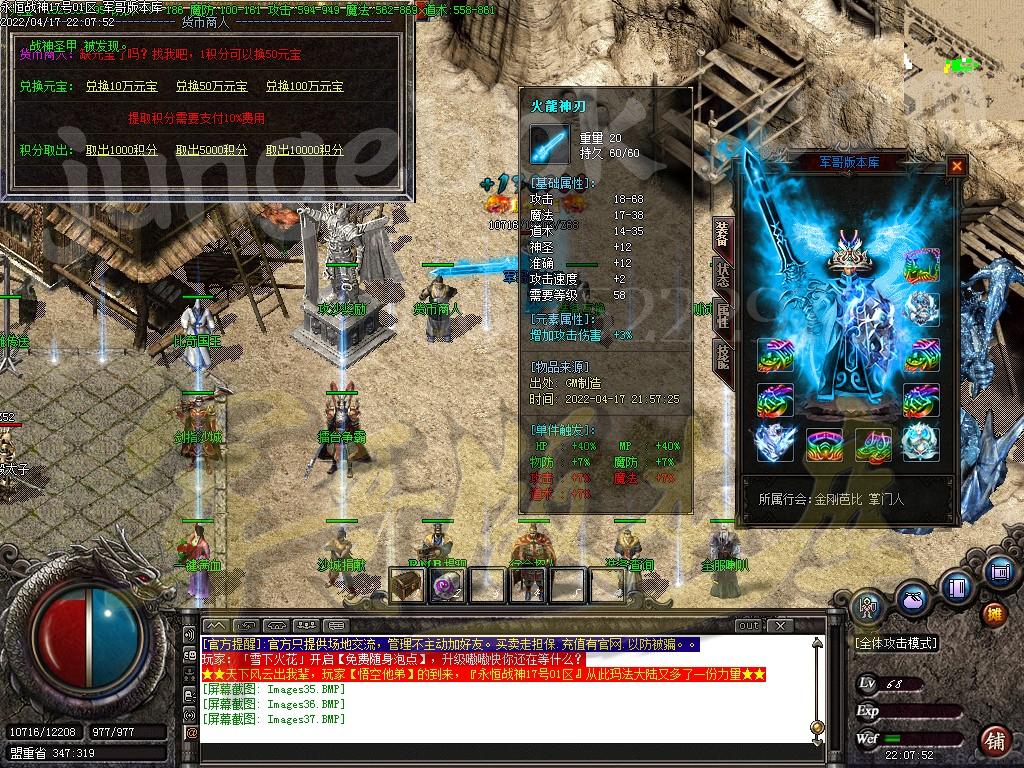This screenshot has height=768, width=1024.
Task: Open the bag inventory round icon
Action: (912, 600)
